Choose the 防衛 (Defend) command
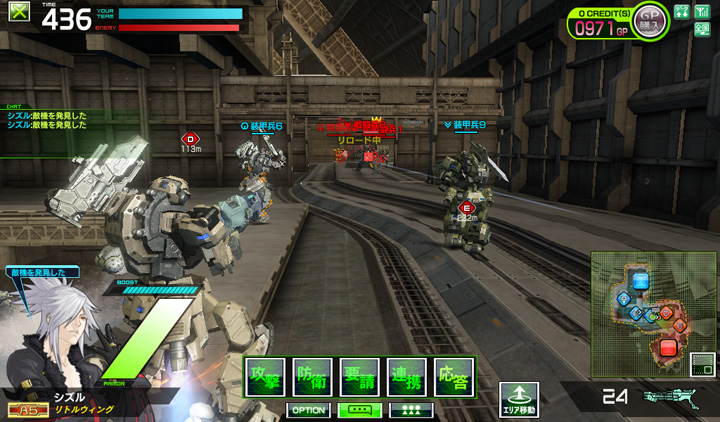 pos(312,377)
